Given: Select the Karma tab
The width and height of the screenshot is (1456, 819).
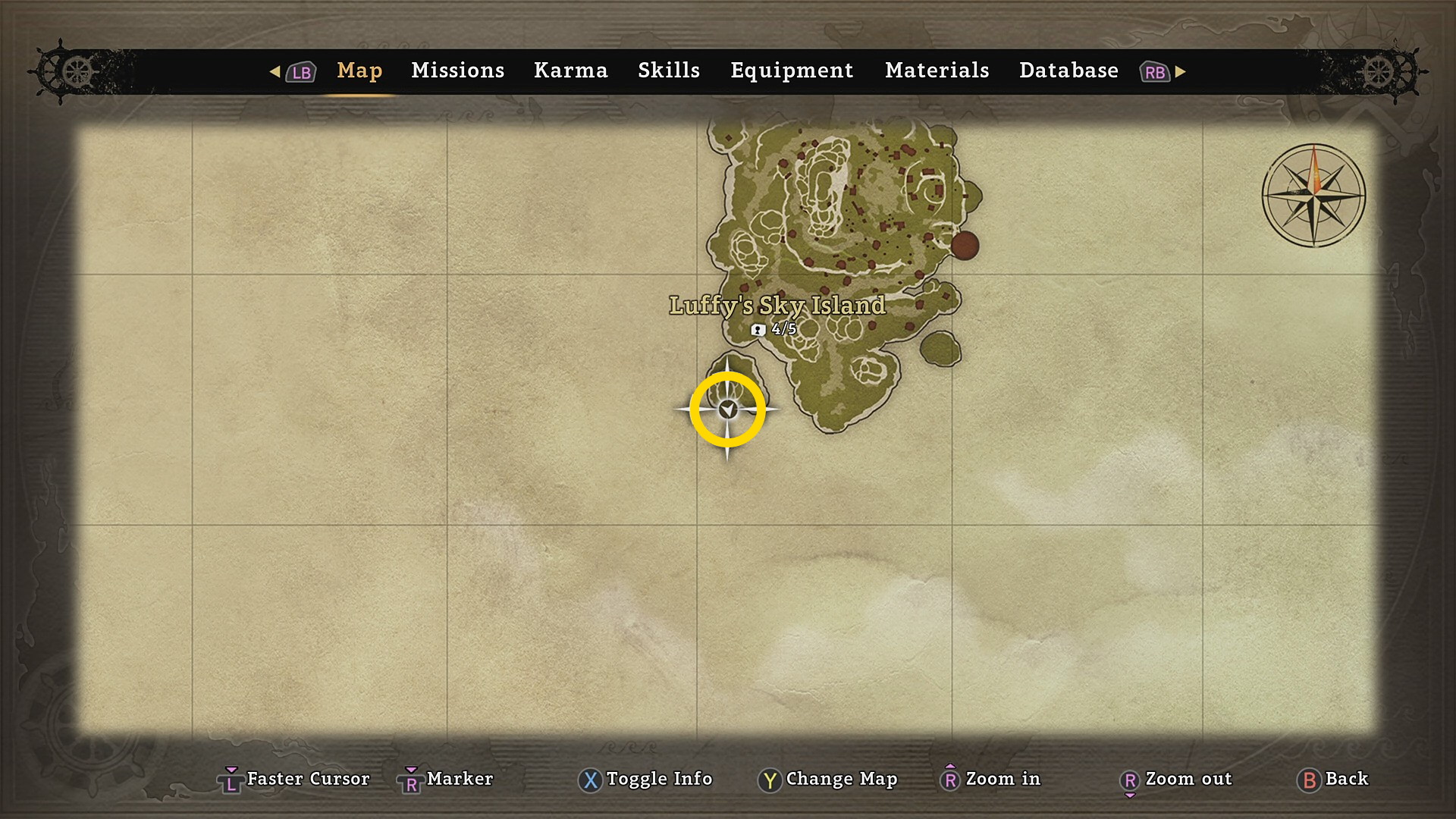Looking at the screenshot, I should tap(570, 71).
